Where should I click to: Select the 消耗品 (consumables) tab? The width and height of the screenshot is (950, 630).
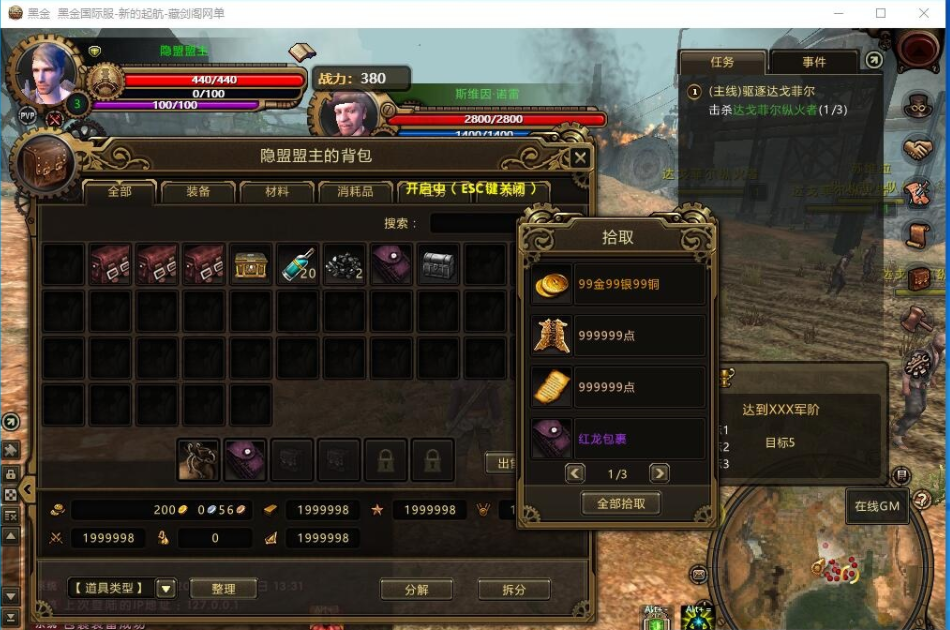(x=354, y=191)
